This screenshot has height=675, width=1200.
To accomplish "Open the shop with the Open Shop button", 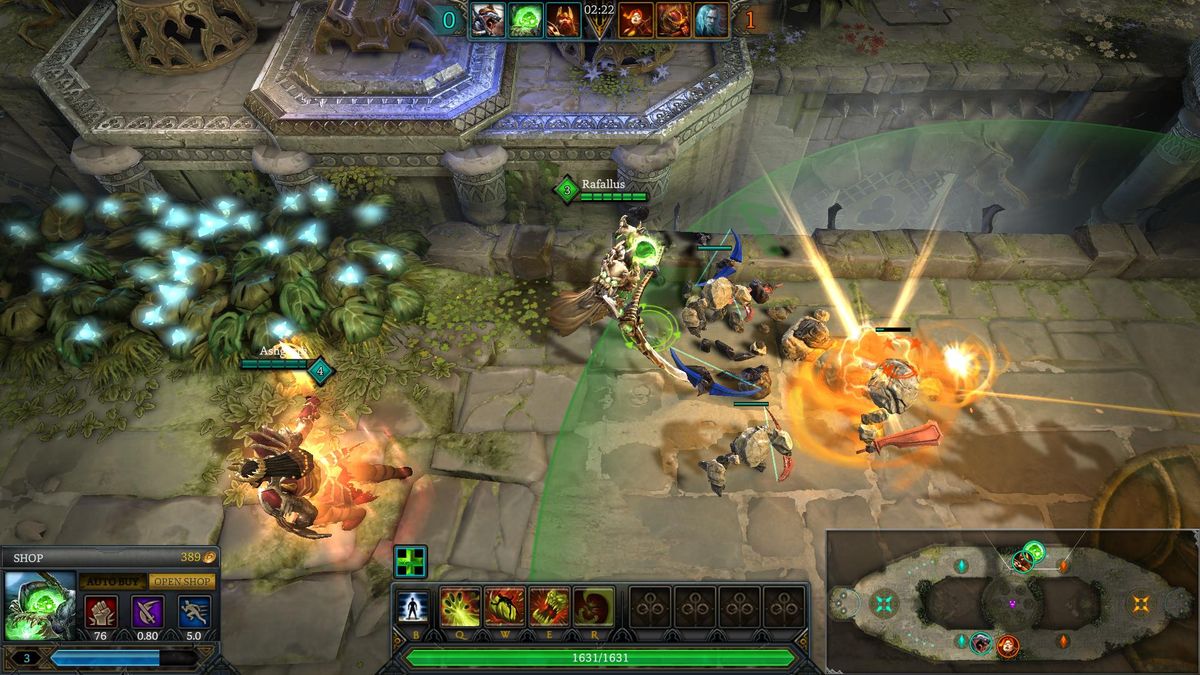I will click(182, 581).
